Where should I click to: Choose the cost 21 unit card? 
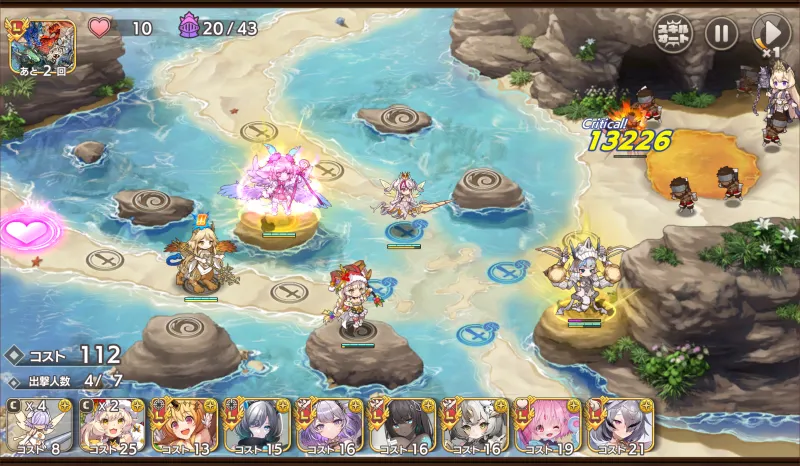click(x=620, y=425)
